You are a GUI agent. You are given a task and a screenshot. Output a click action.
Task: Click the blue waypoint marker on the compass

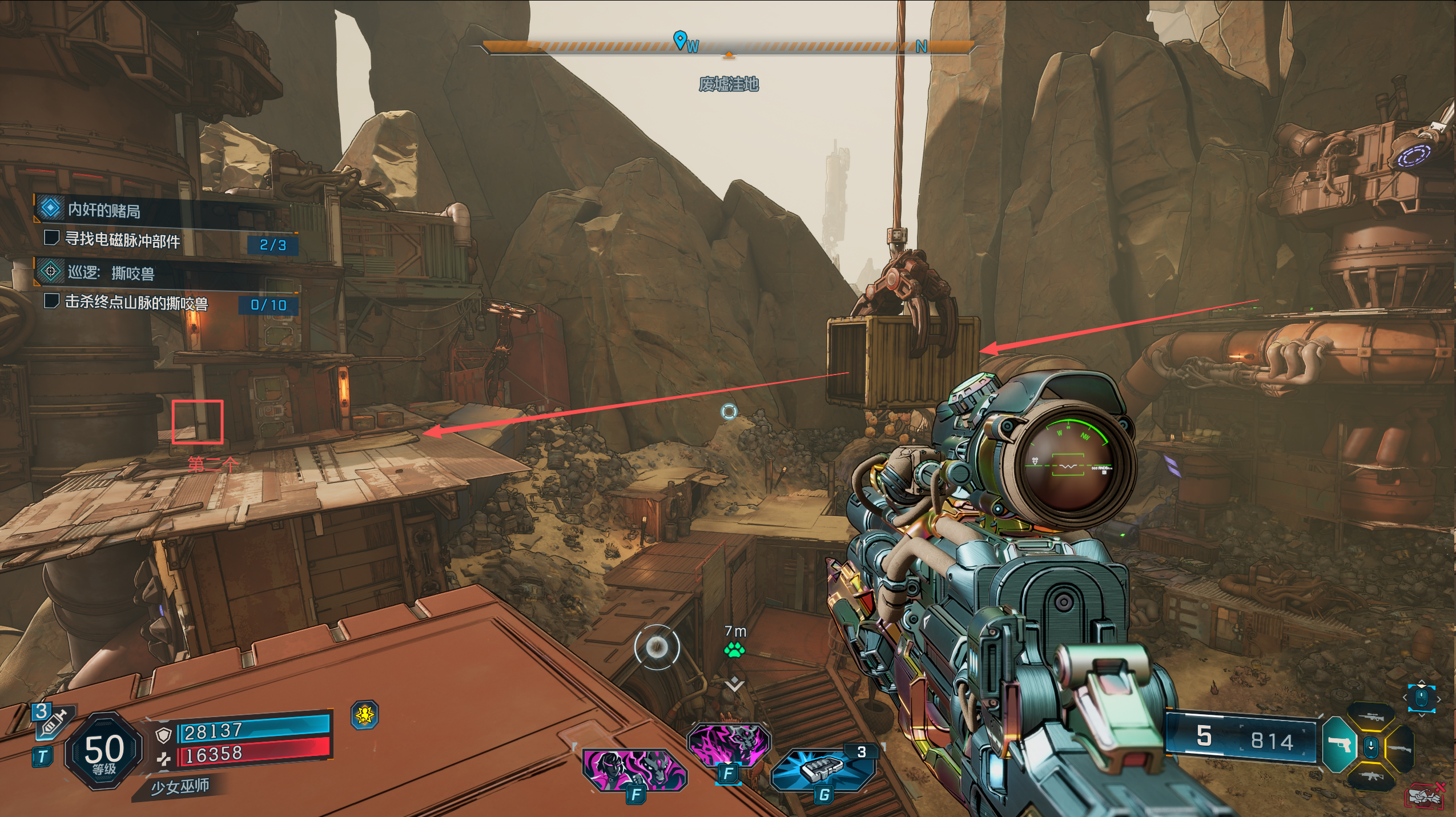(x=679, y=40)
